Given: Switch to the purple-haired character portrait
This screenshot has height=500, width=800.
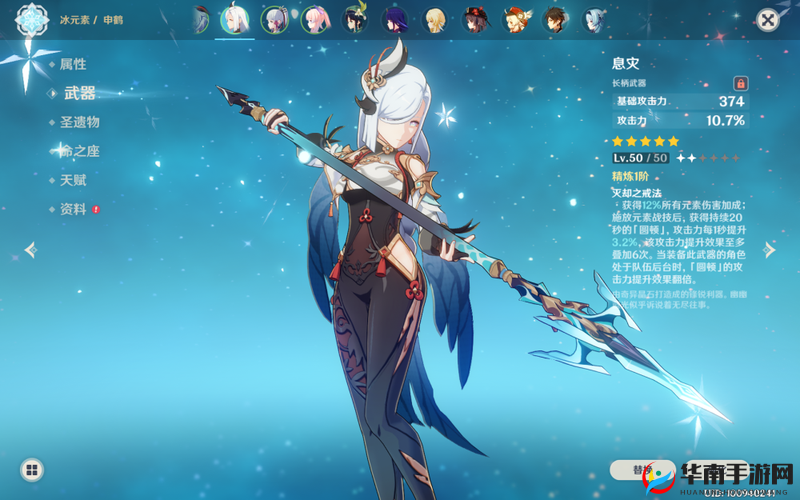Looking at the screenshot, I should point(395,19).
